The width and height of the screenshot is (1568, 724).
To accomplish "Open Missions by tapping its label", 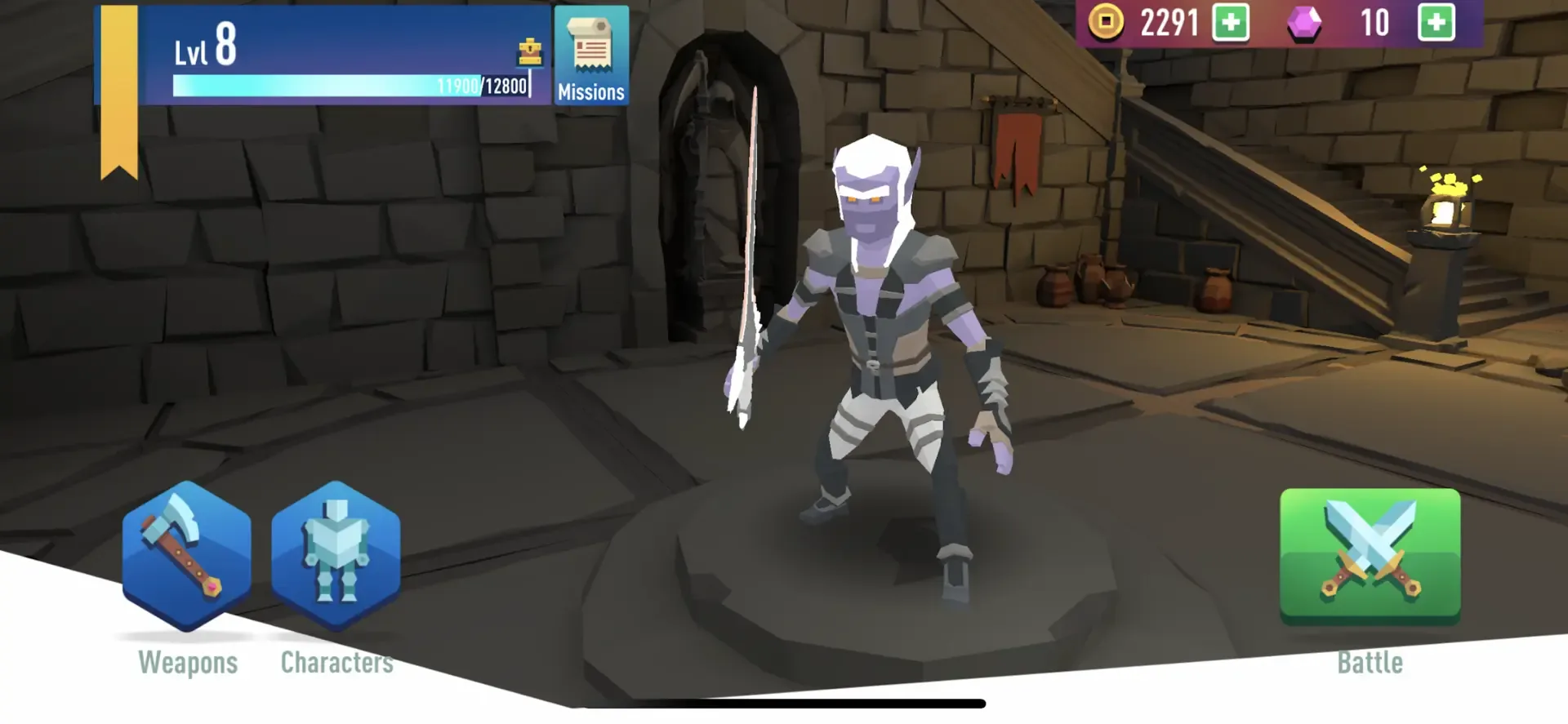I will 590,92.
